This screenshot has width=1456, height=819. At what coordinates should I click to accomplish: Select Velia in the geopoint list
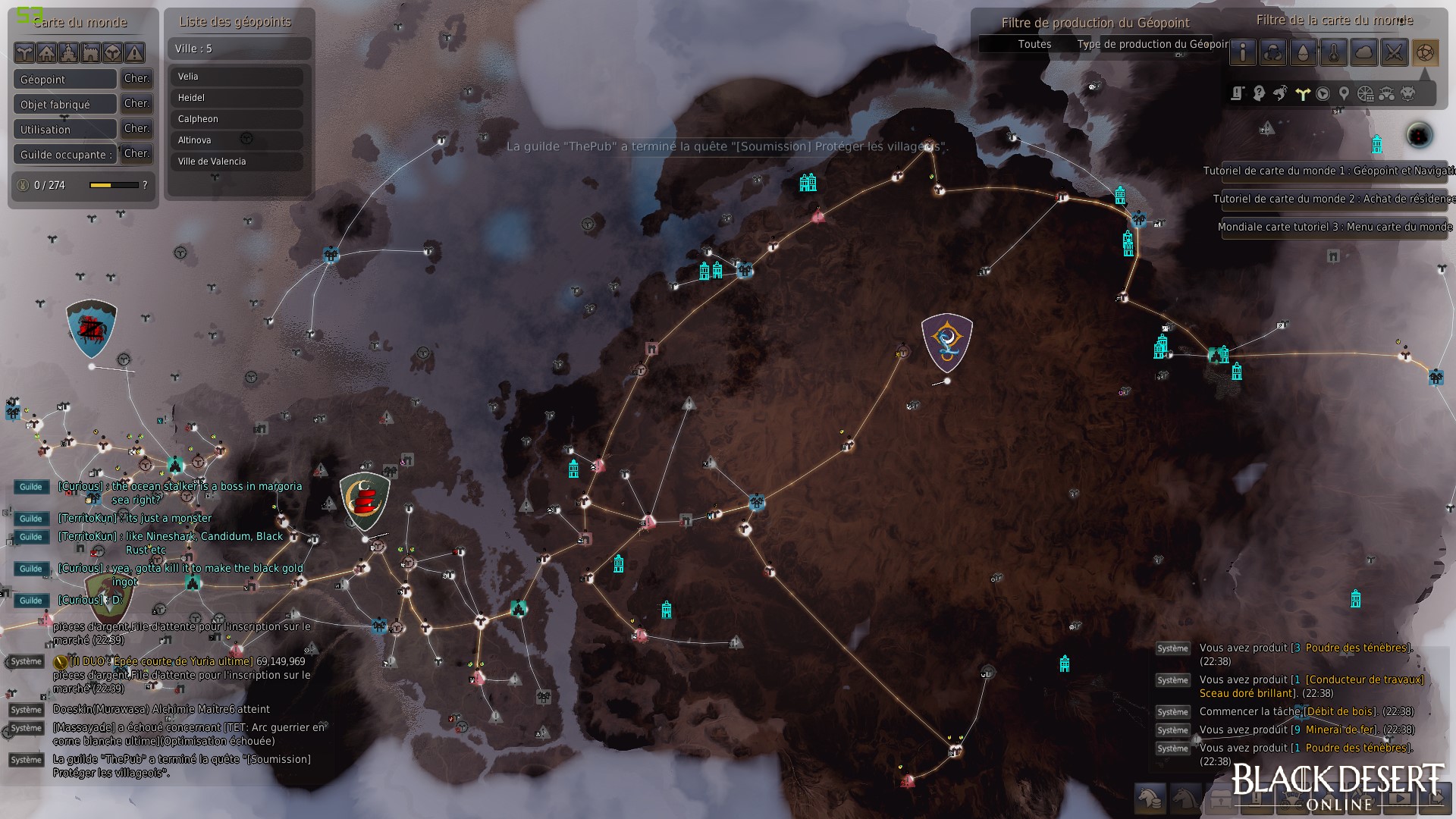(237, 77)
